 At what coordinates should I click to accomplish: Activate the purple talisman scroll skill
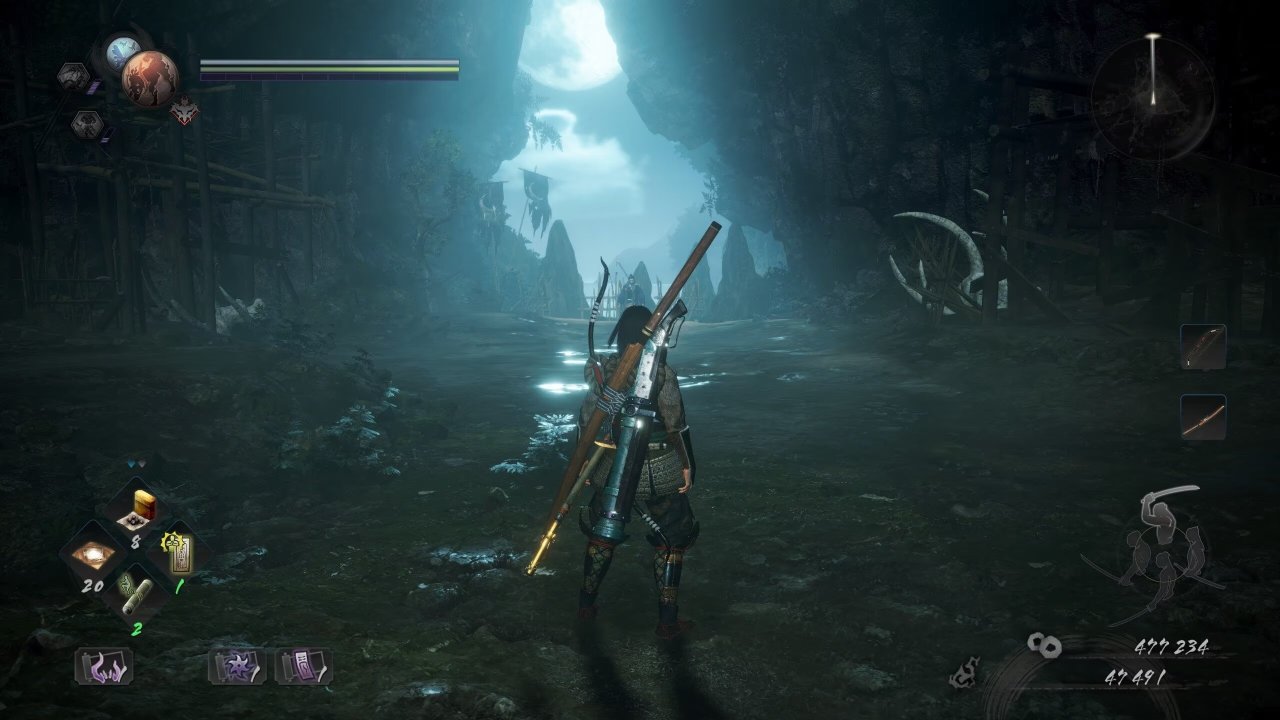click(304, 666)
